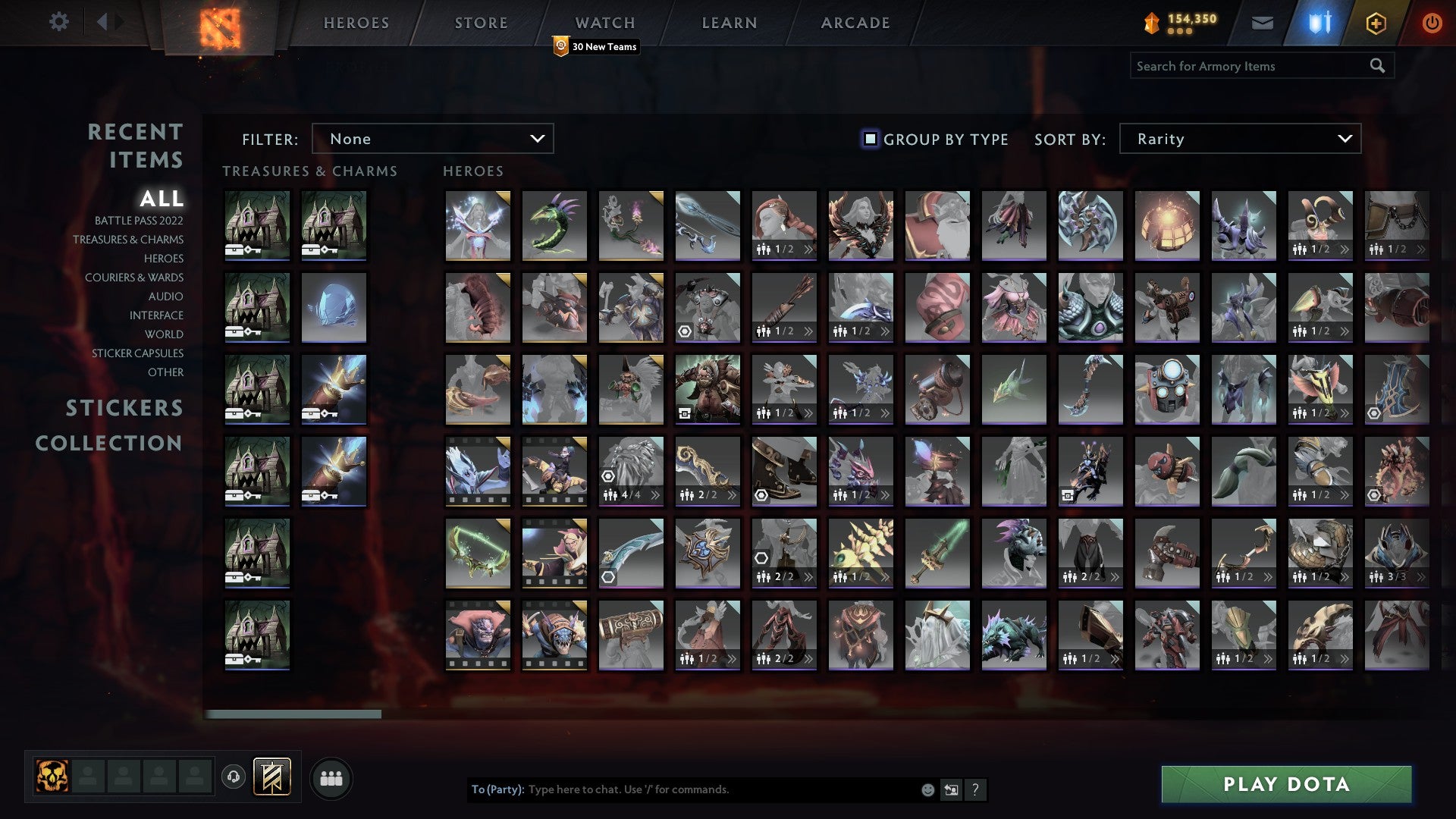Click the shield and sword armory icon
1456x819 pixels.
click(1319, 23)
